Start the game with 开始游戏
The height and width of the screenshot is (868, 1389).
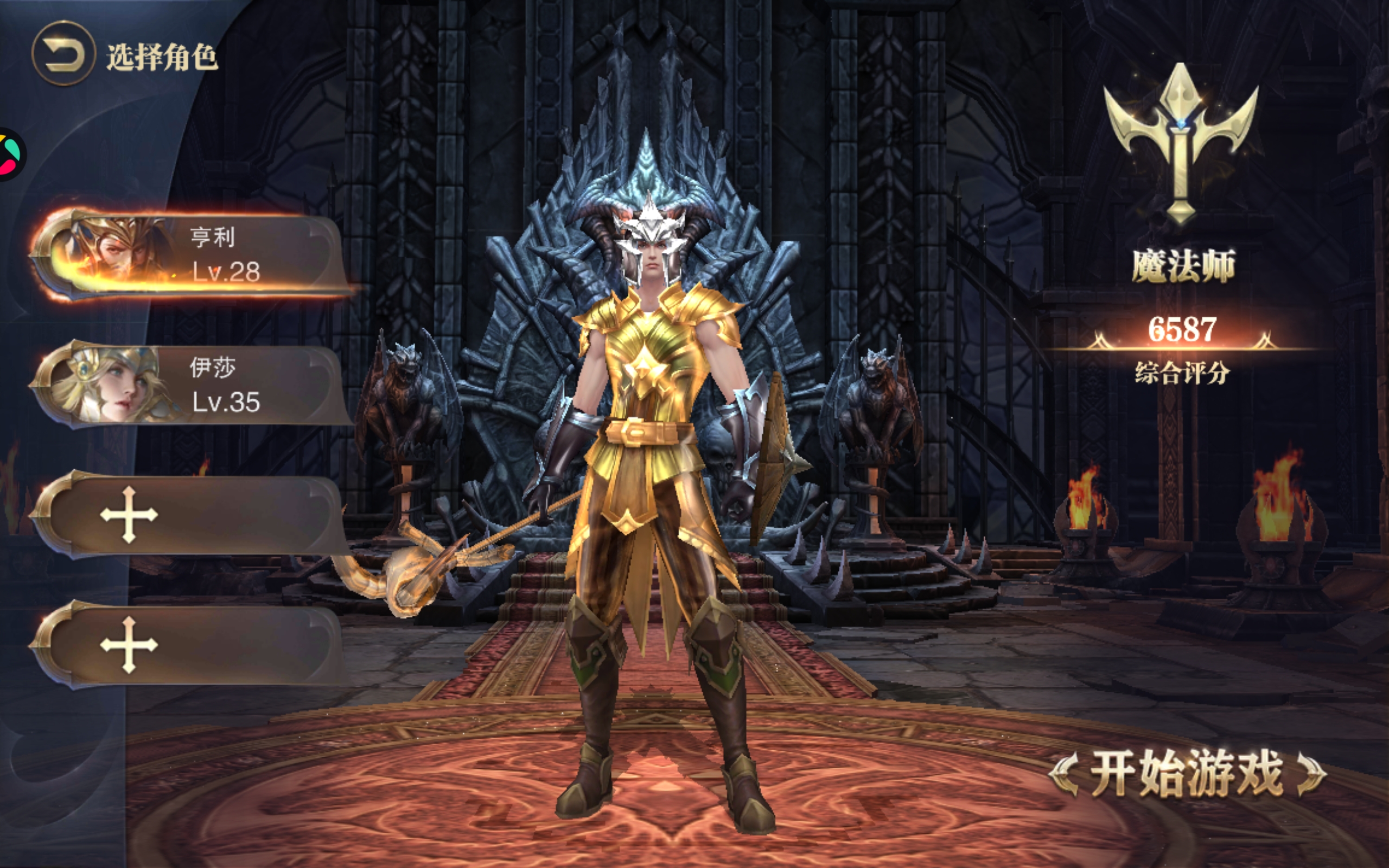[x=1187, y=774]
